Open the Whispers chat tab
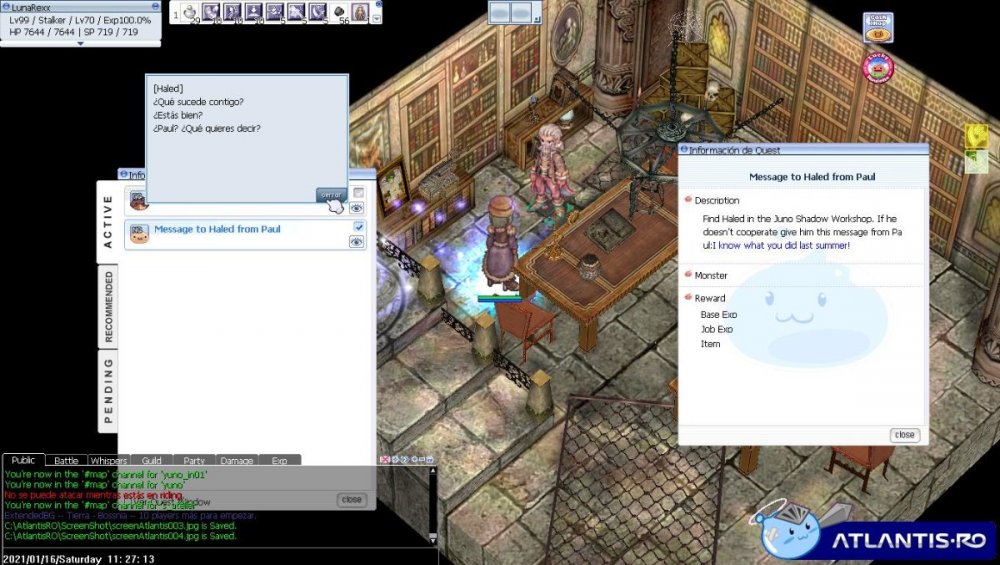The image size is (1000, 565). pos(108,461)
